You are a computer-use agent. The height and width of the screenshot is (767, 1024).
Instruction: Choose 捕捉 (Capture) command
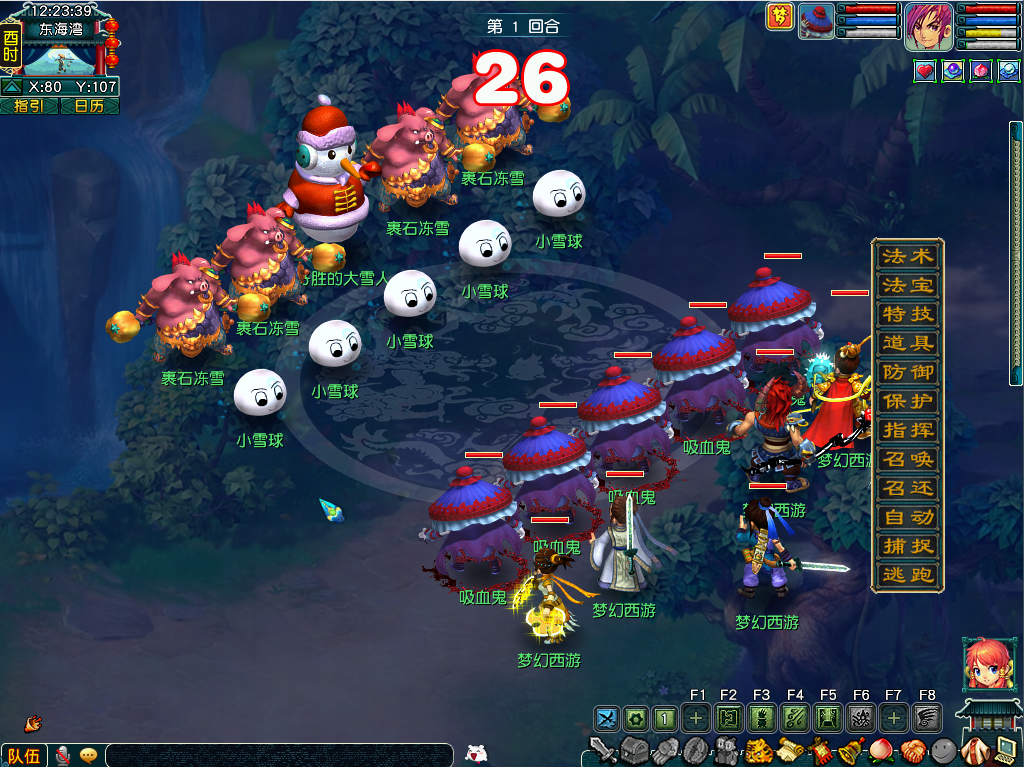pyautogui.click(x=907, y=546)
